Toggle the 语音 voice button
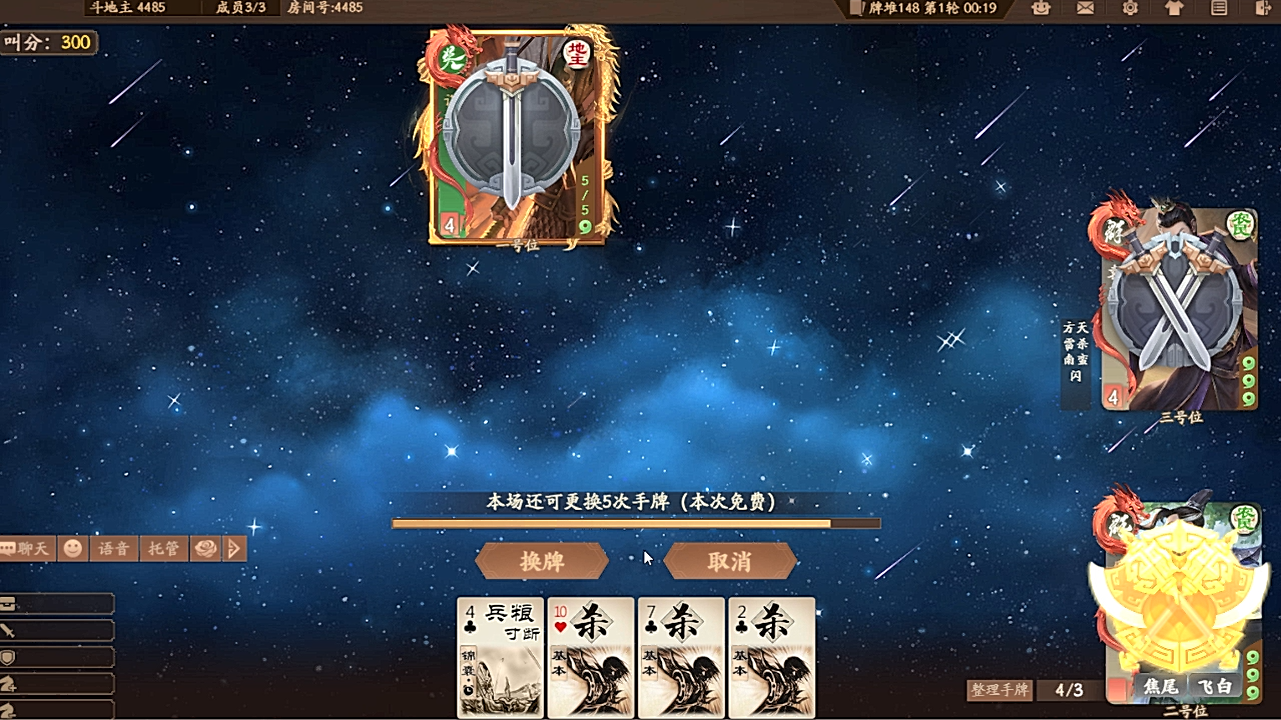This screenshot has width=1281, height=720. 113,548
